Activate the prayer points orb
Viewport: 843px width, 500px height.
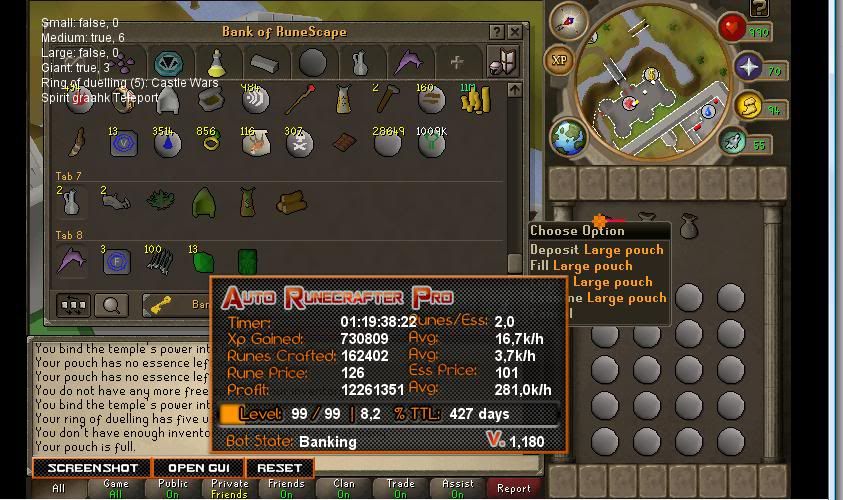pyautogui.click(x=748, y=68)
